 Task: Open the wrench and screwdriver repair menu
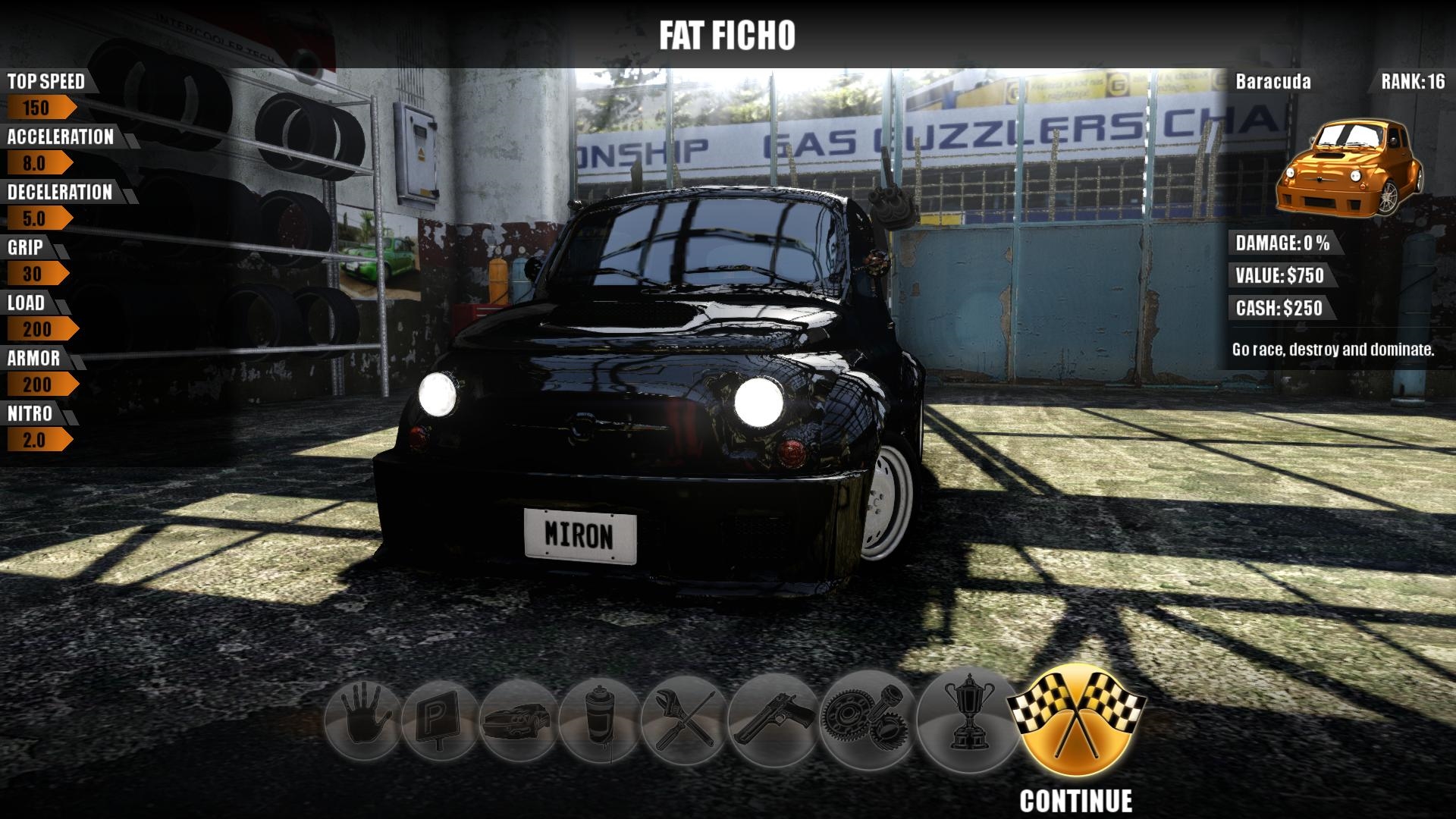click(x=683, y=718)
